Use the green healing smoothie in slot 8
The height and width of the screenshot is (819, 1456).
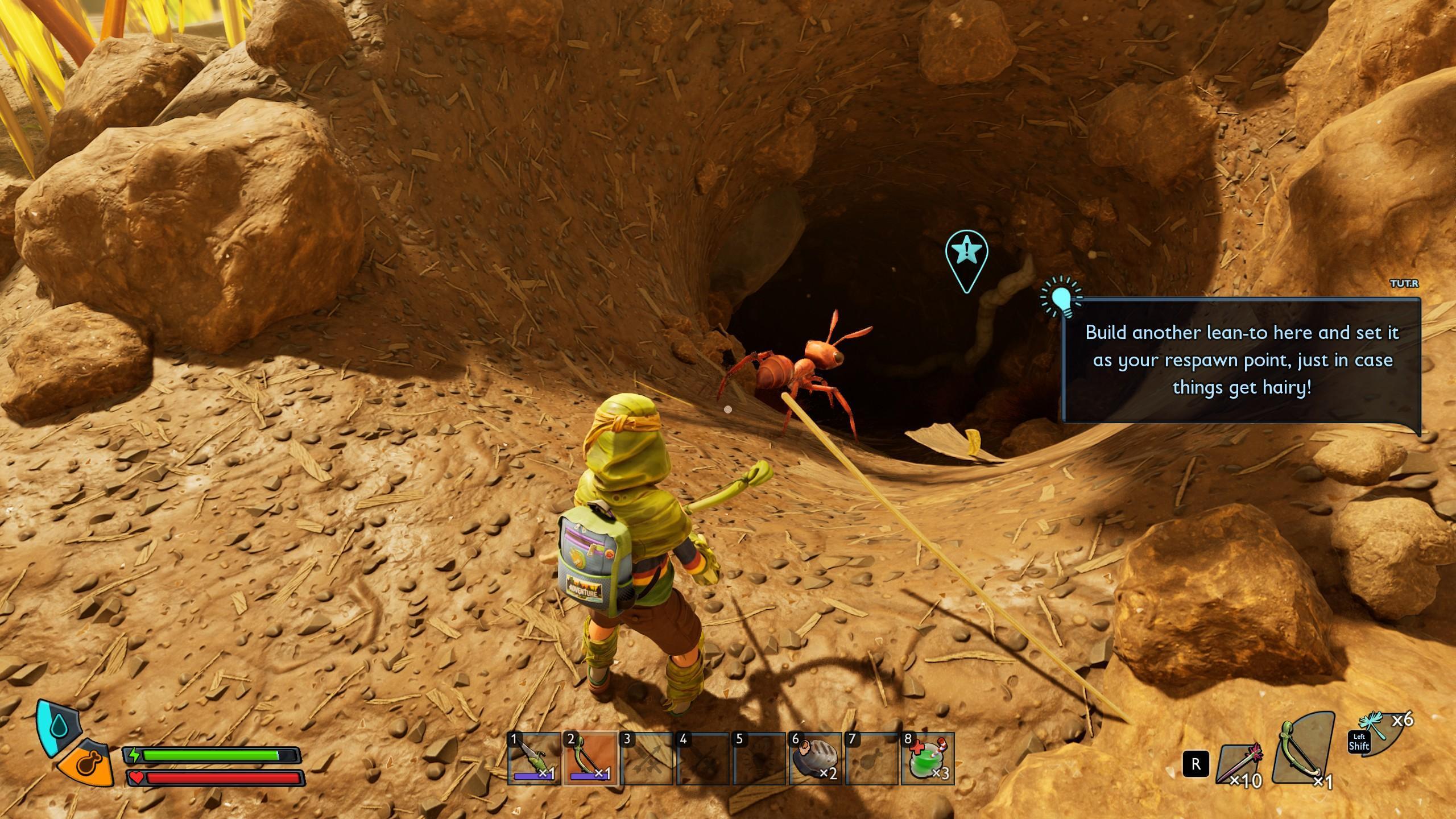(x=927, y=759)
